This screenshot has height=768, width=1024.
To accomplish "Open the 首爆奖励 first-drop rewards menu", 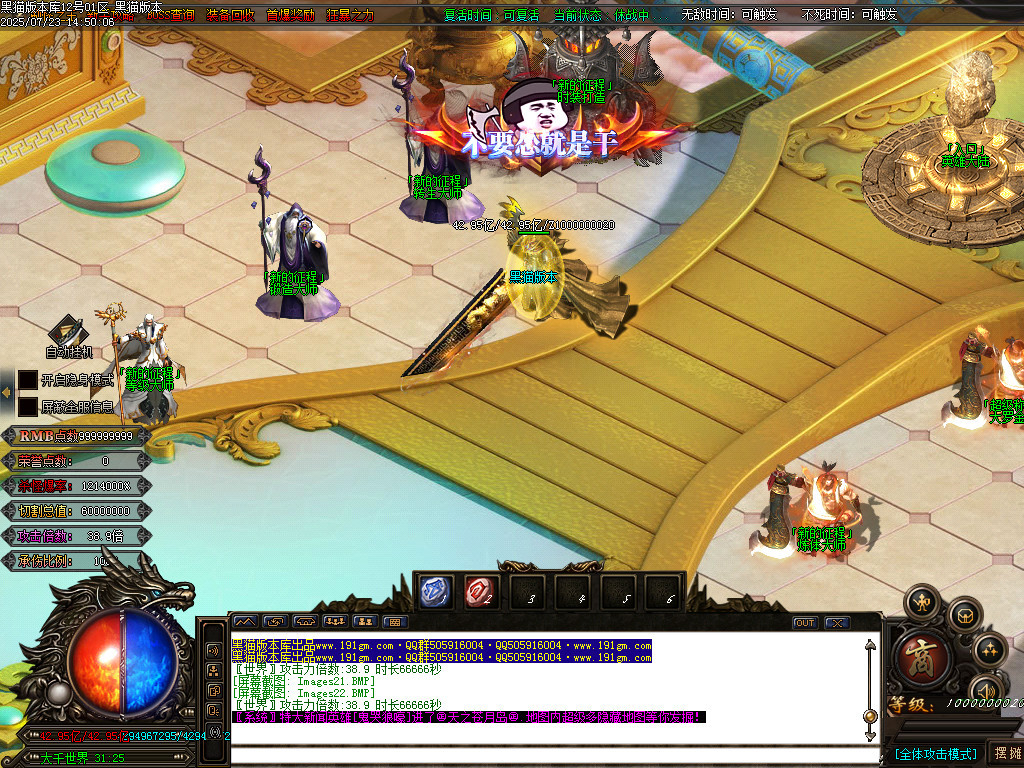I will [x=290, y=15].
